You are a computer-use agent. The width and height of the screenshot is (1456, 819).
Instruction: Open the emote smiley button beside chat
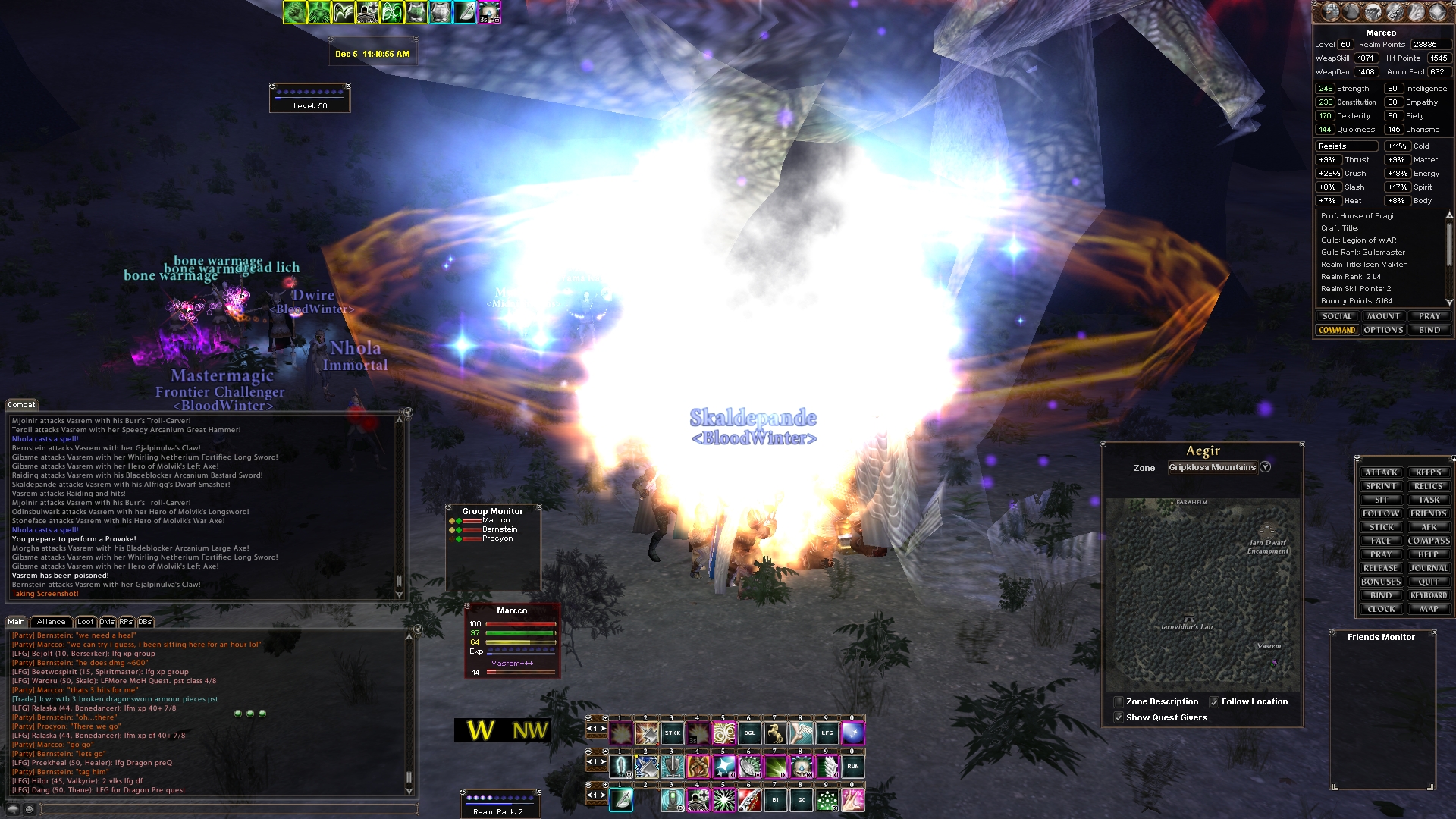click(29, 809)
